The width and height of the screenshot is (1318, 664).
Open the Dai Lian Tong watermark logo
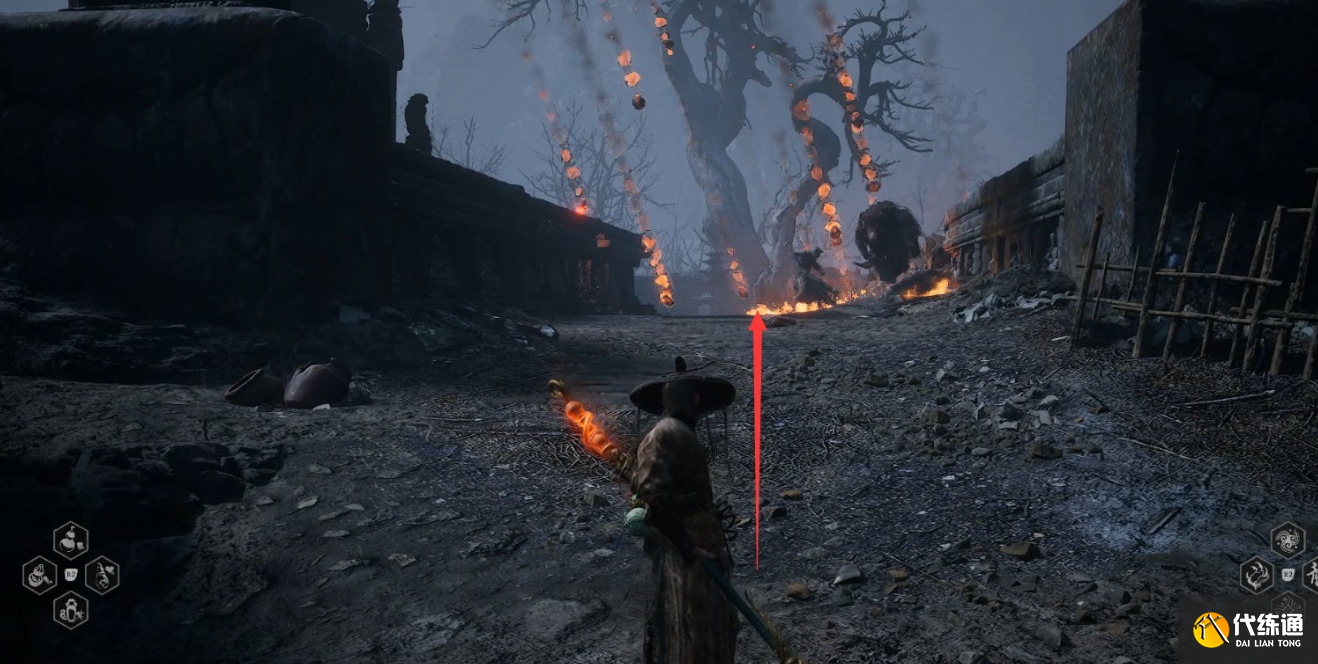(x=1251, y=629)
